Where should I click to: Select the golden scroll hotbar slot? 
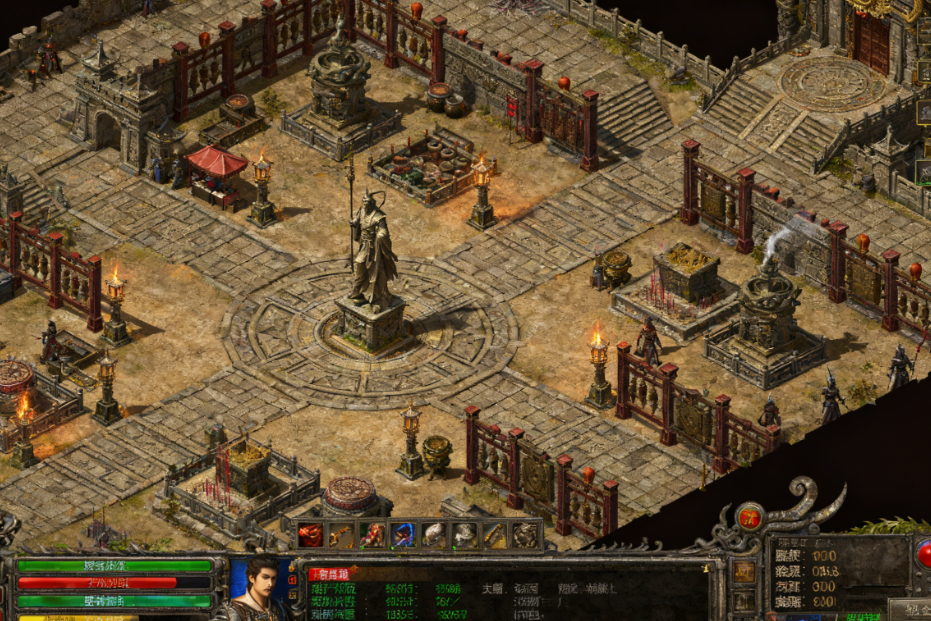[x=495, y=535]
